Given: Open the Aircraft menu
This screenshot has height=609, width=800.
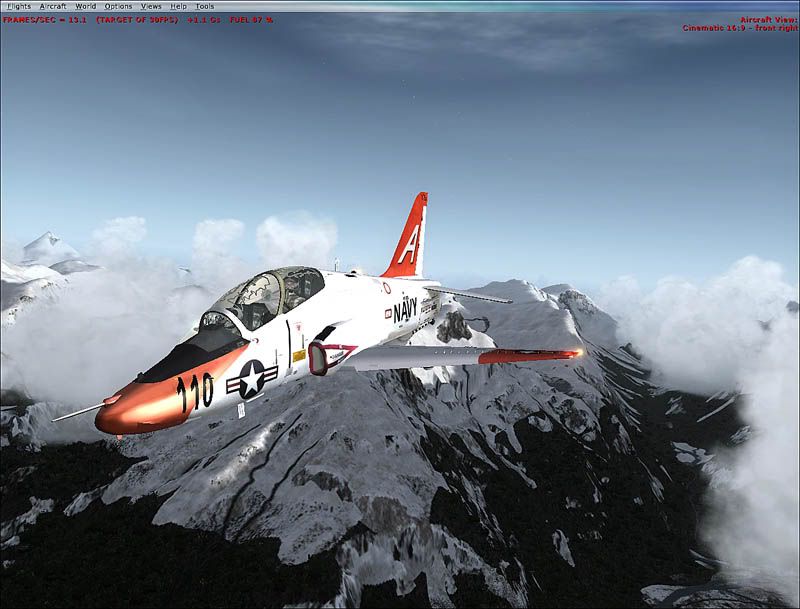Looking at the screenshot, I should [x=52, y=7].
